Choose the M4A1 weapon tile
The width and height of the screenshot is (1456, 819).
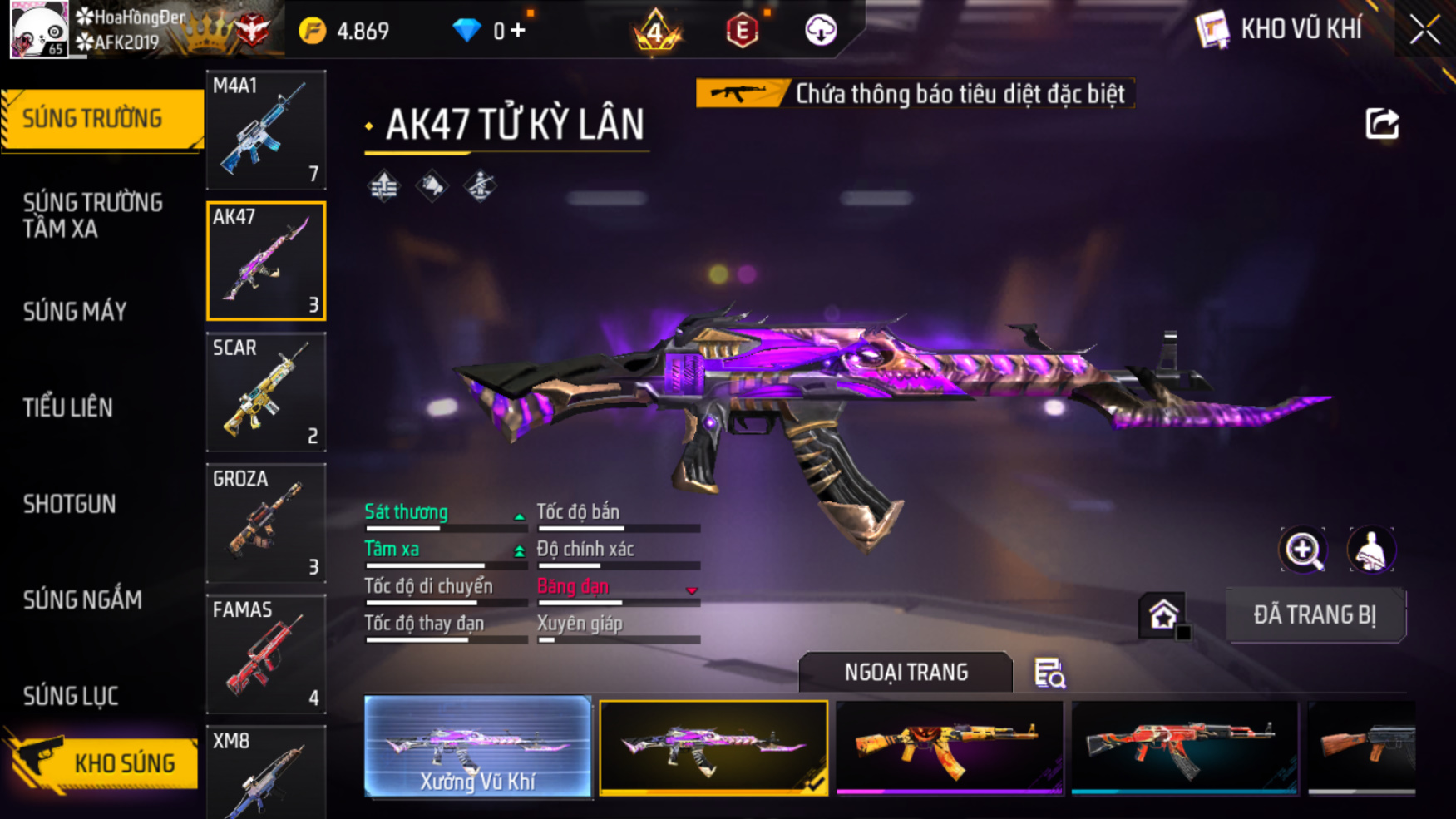(266, 130)
